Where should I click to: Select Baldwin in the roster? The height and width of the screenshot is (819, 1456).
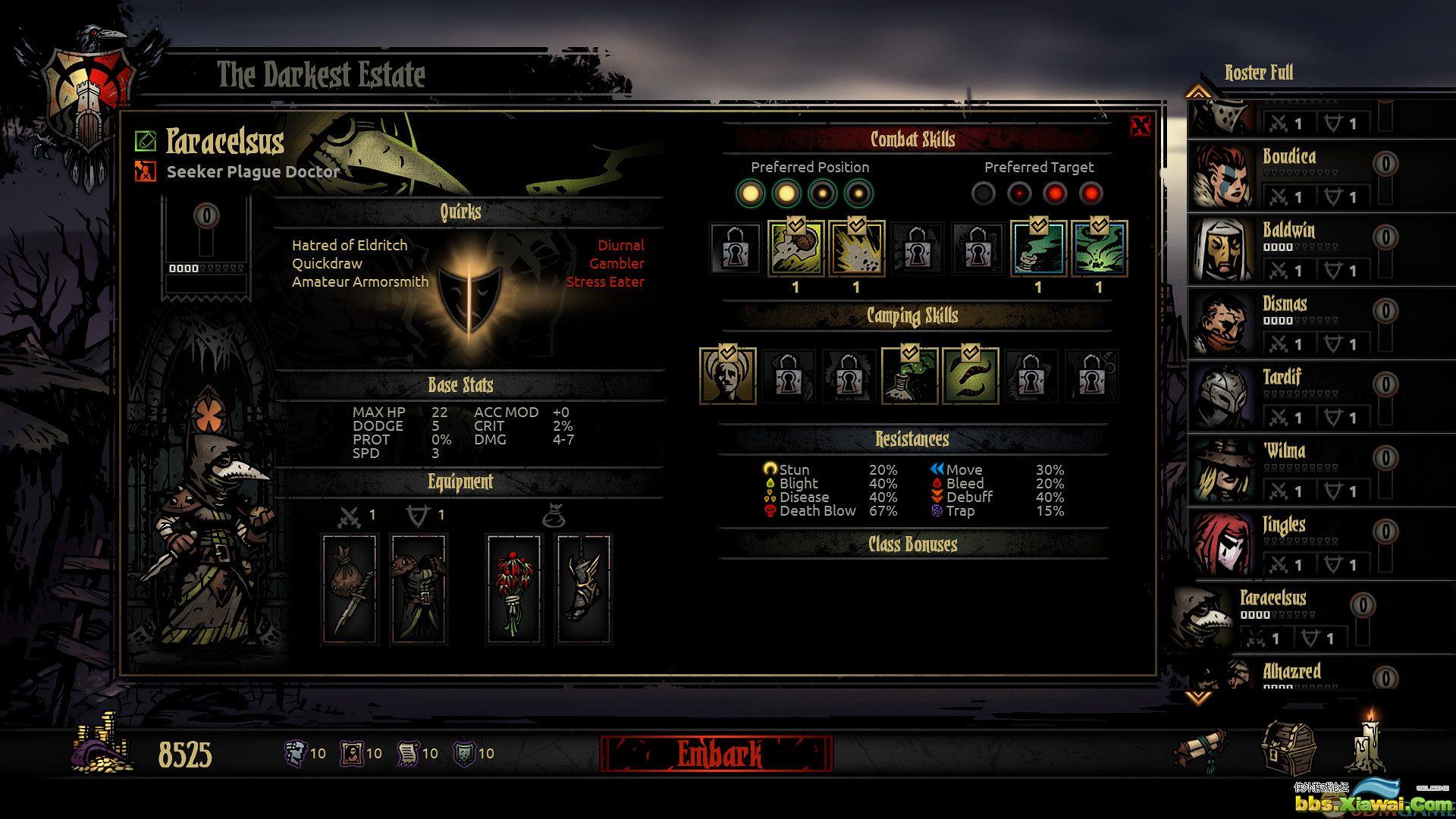(x=1289, y=249)
